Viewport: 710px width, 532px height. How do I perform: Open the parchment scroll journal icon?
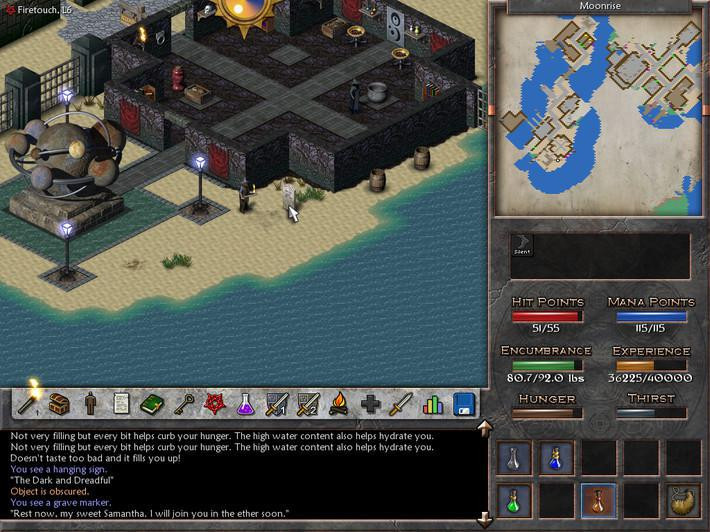121,404
